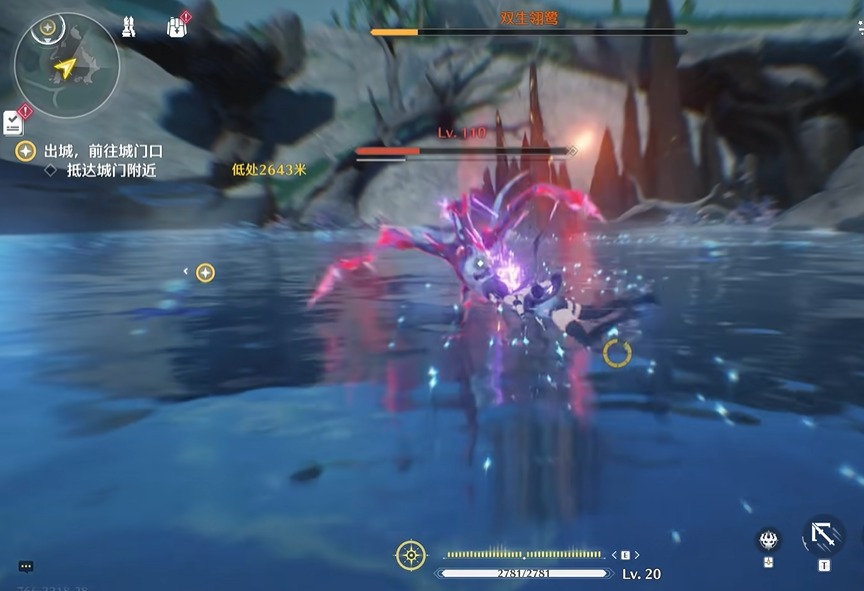Click the twin character silhouettes icon

[x=128, y=27]
